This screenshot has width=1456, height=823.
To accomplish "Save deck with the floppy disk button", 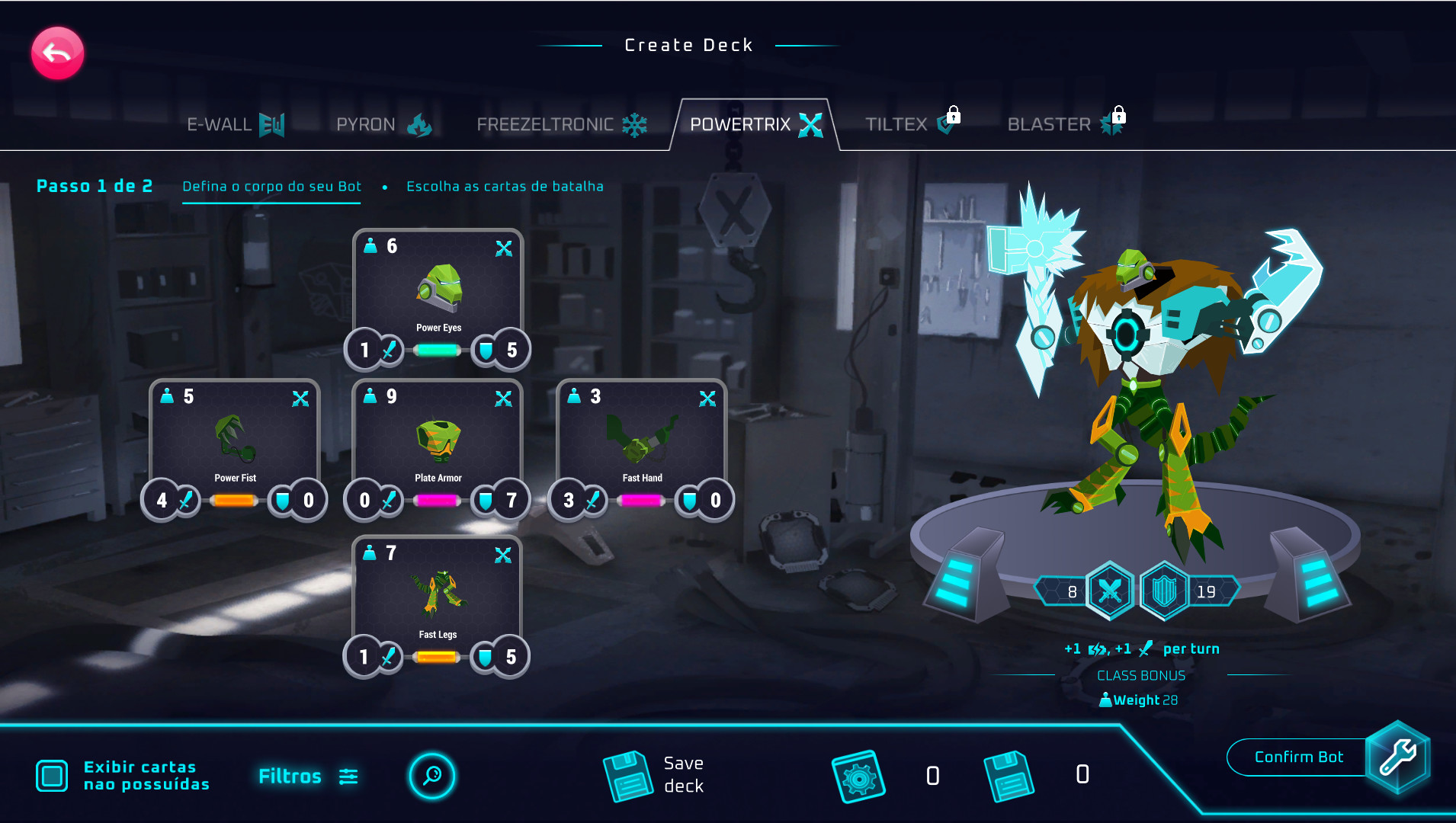I will (628, 776).
